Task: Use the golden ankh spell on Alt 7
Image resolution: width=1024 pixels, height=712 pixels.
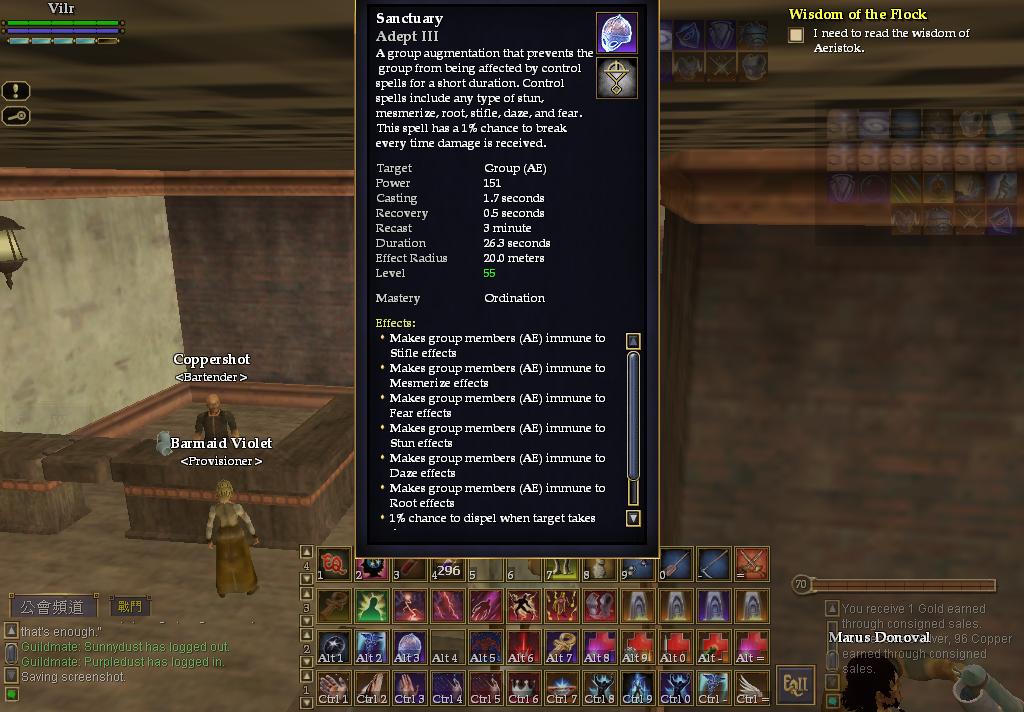Action: [561, 646]
